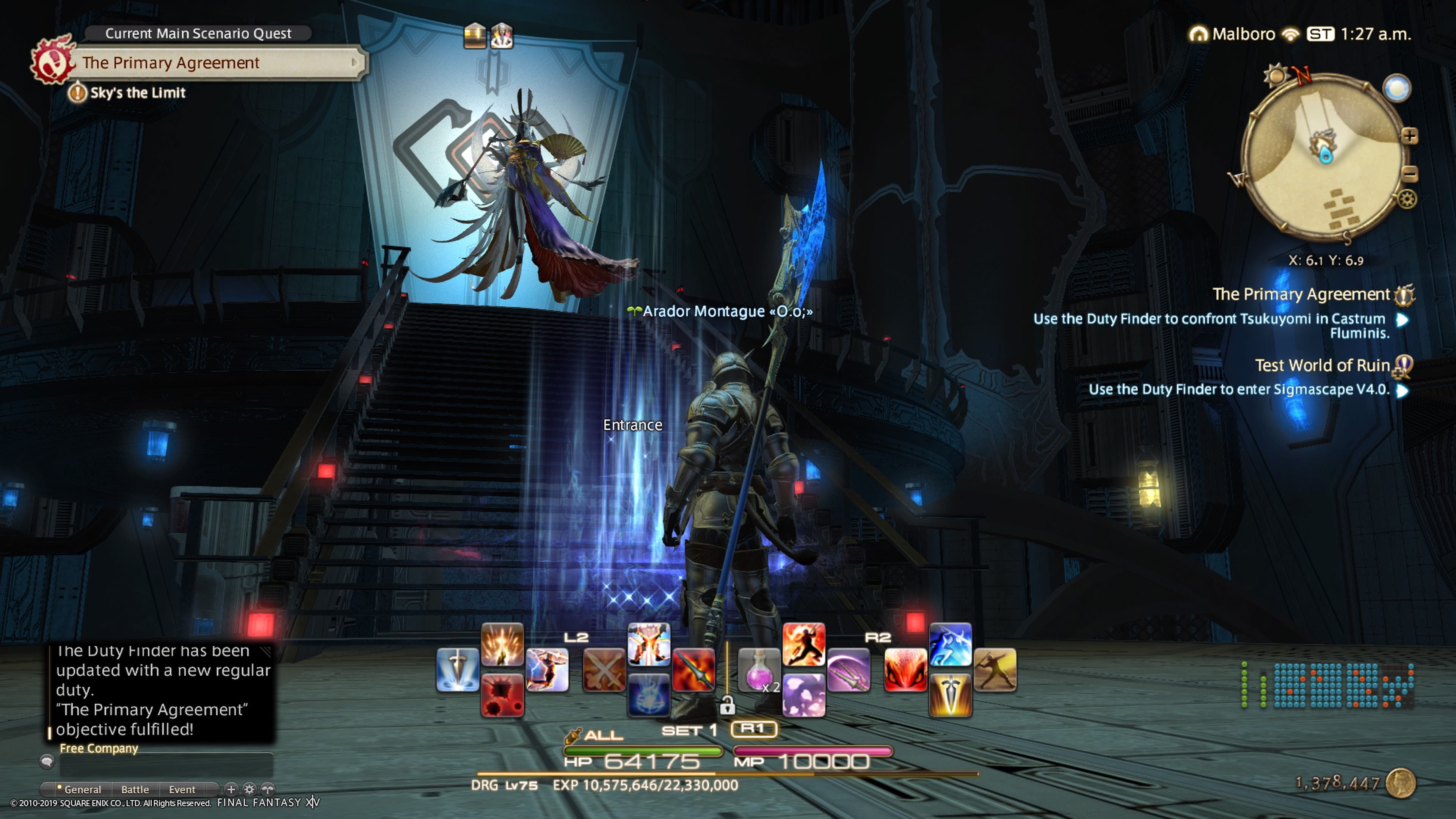
Task: Open the Tsukuyomi Duty Finder objective
Action: tap(1210, 326)
